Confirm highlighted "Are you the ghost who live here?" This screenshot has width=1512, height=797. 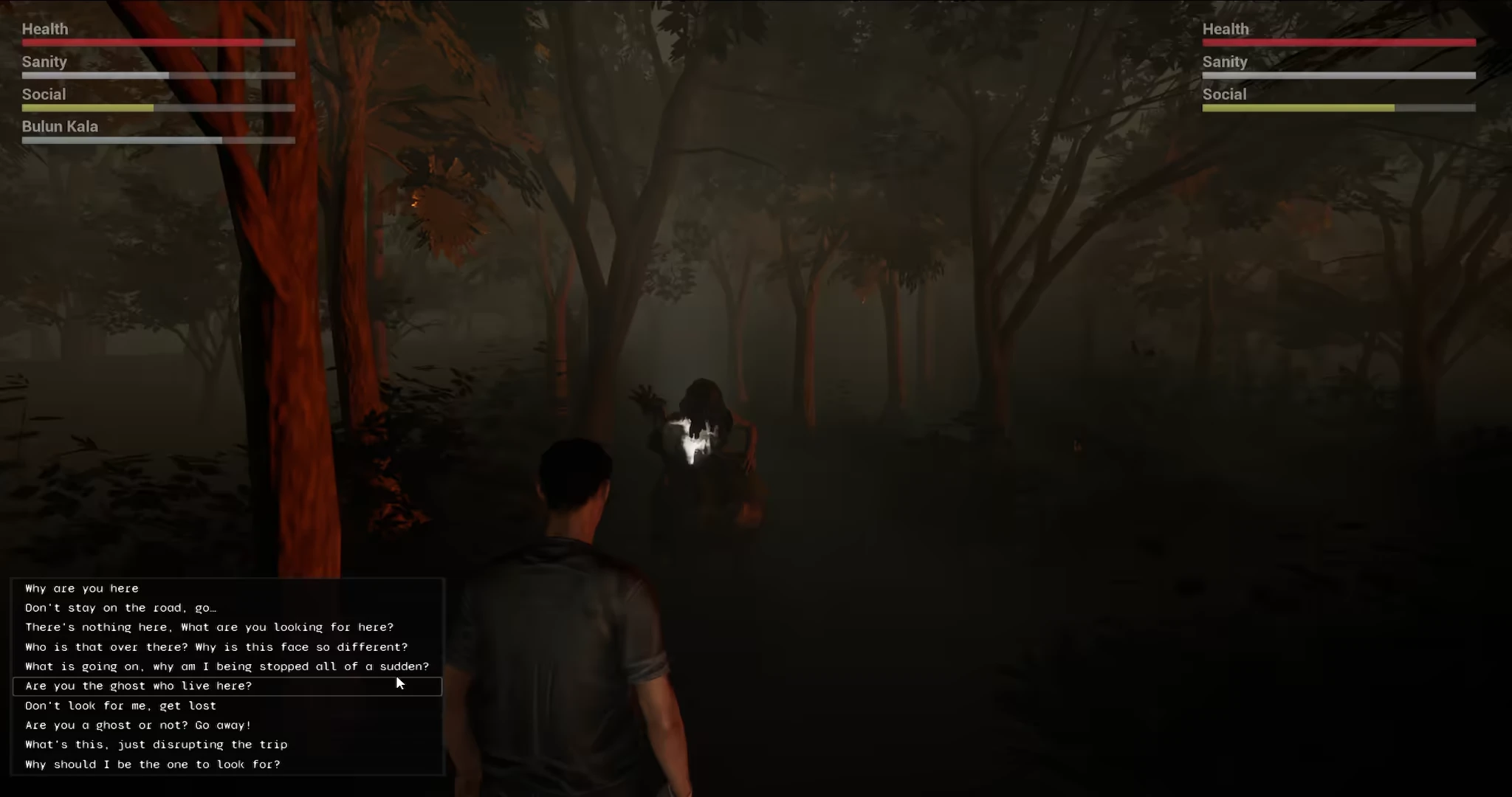click(x=138, y=686)
